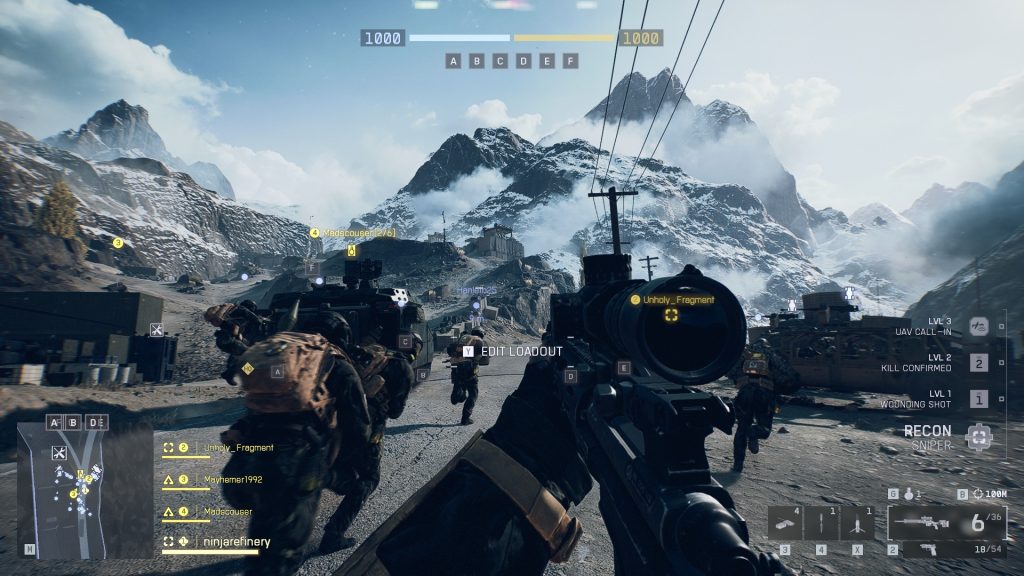1024x576 pixels.
Task: Select the ammo crate gadget slot
Action: (785, 523)
